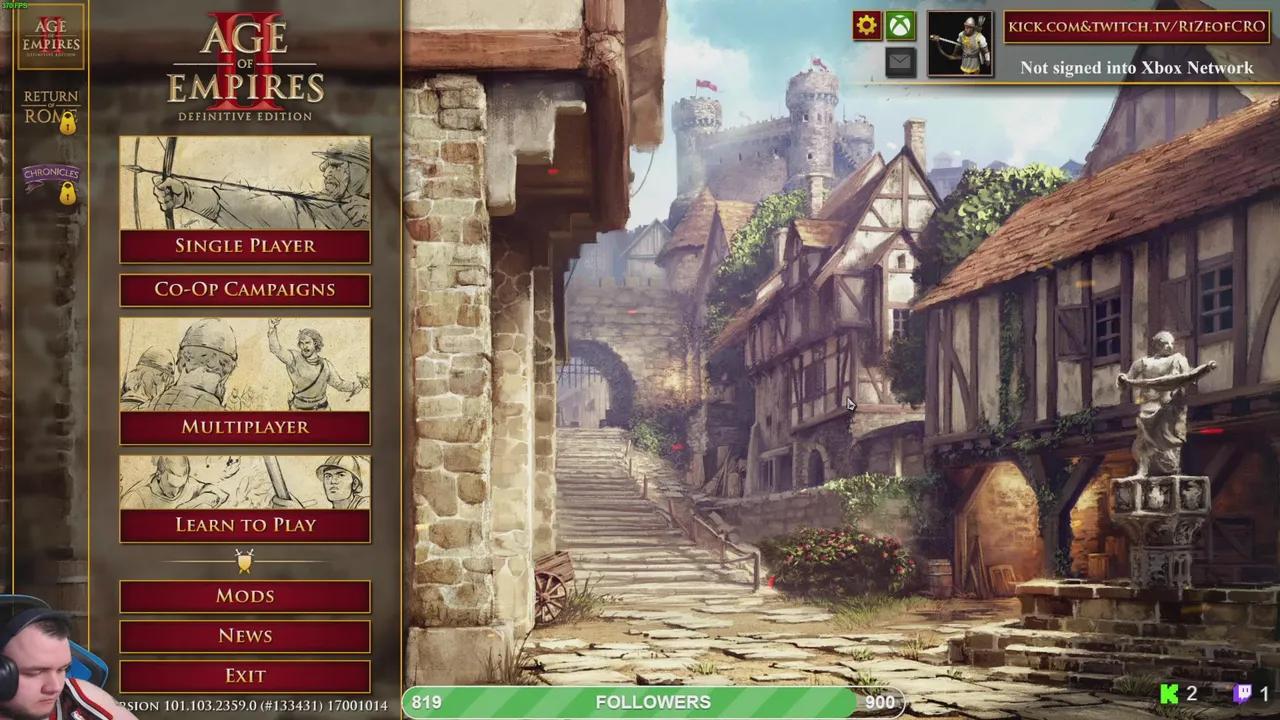Open the mail envelope inbox

(900, 62)
